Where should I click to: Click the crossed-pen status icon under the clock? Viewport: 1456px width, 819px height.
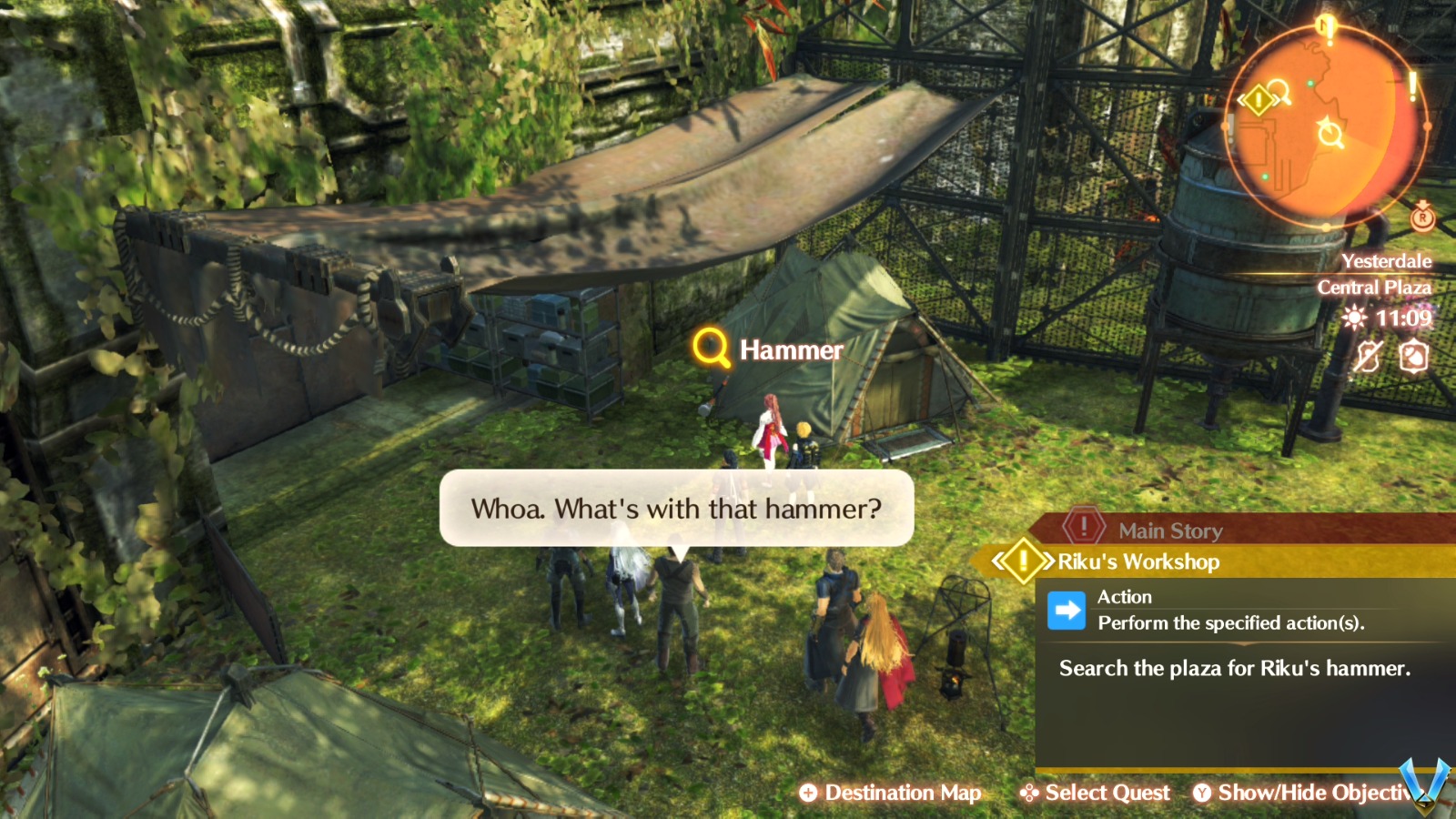(1370, 358)
